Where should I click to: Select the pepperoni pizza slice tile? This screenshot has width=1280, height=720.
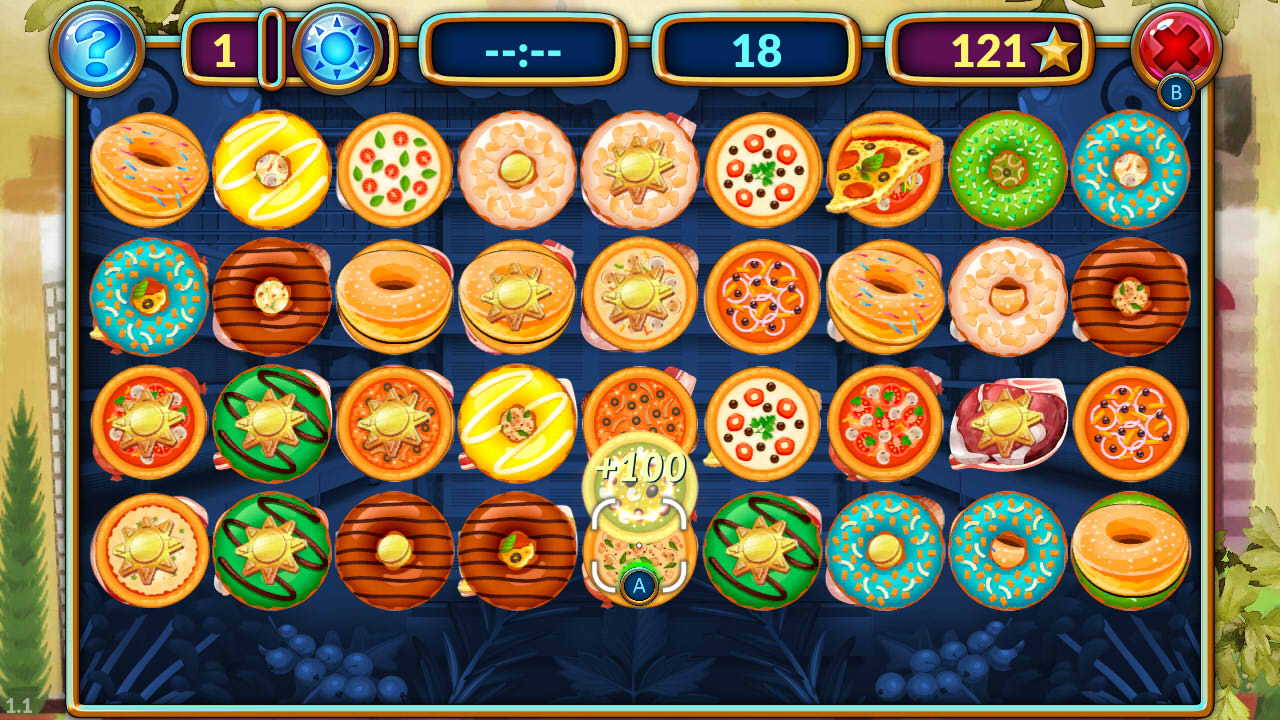point(885,169)
